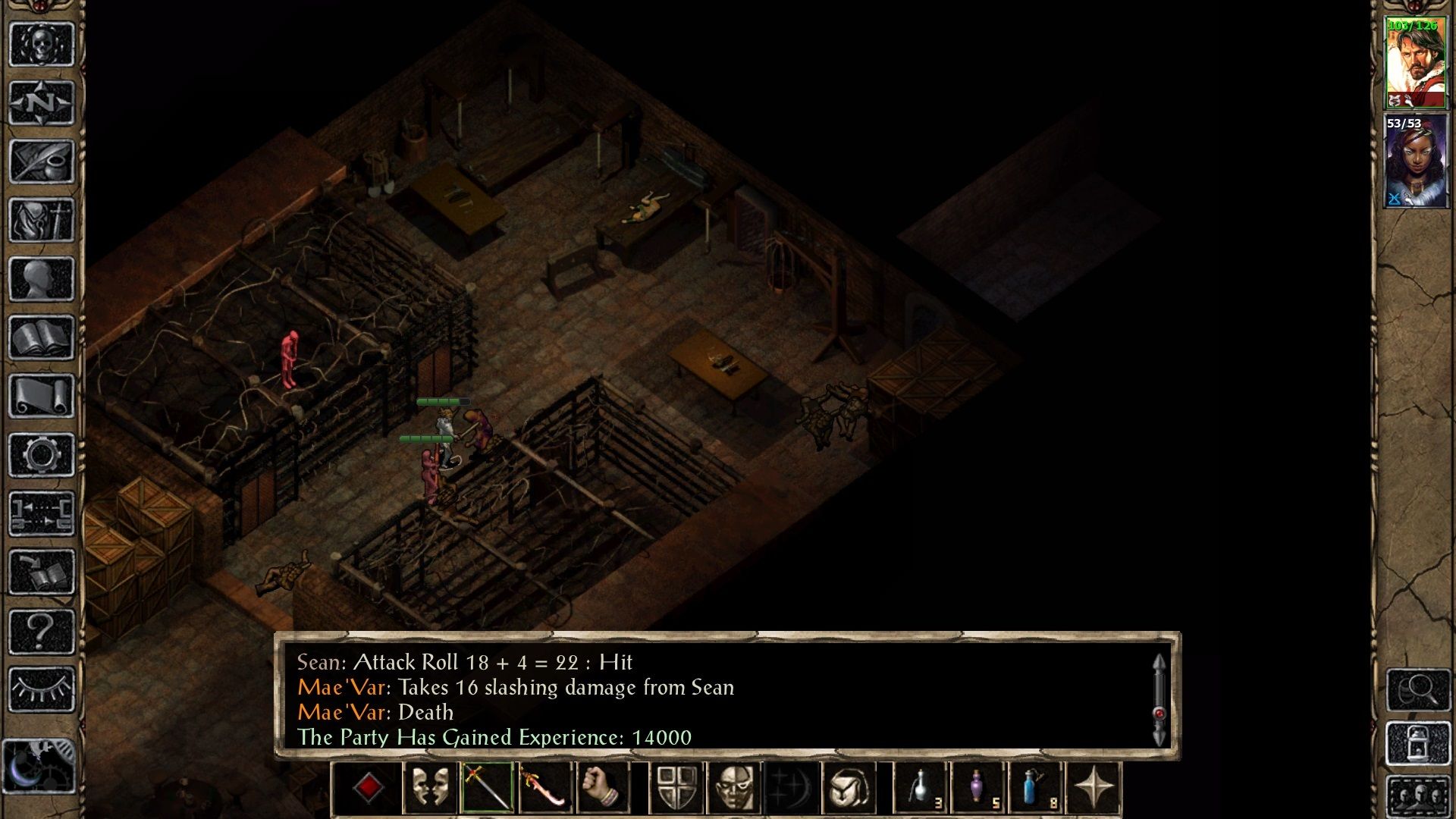Hide the interface with the closed-eye button
The width and height of the screenshot is (1456, 819).
click(x=42, y=689)
